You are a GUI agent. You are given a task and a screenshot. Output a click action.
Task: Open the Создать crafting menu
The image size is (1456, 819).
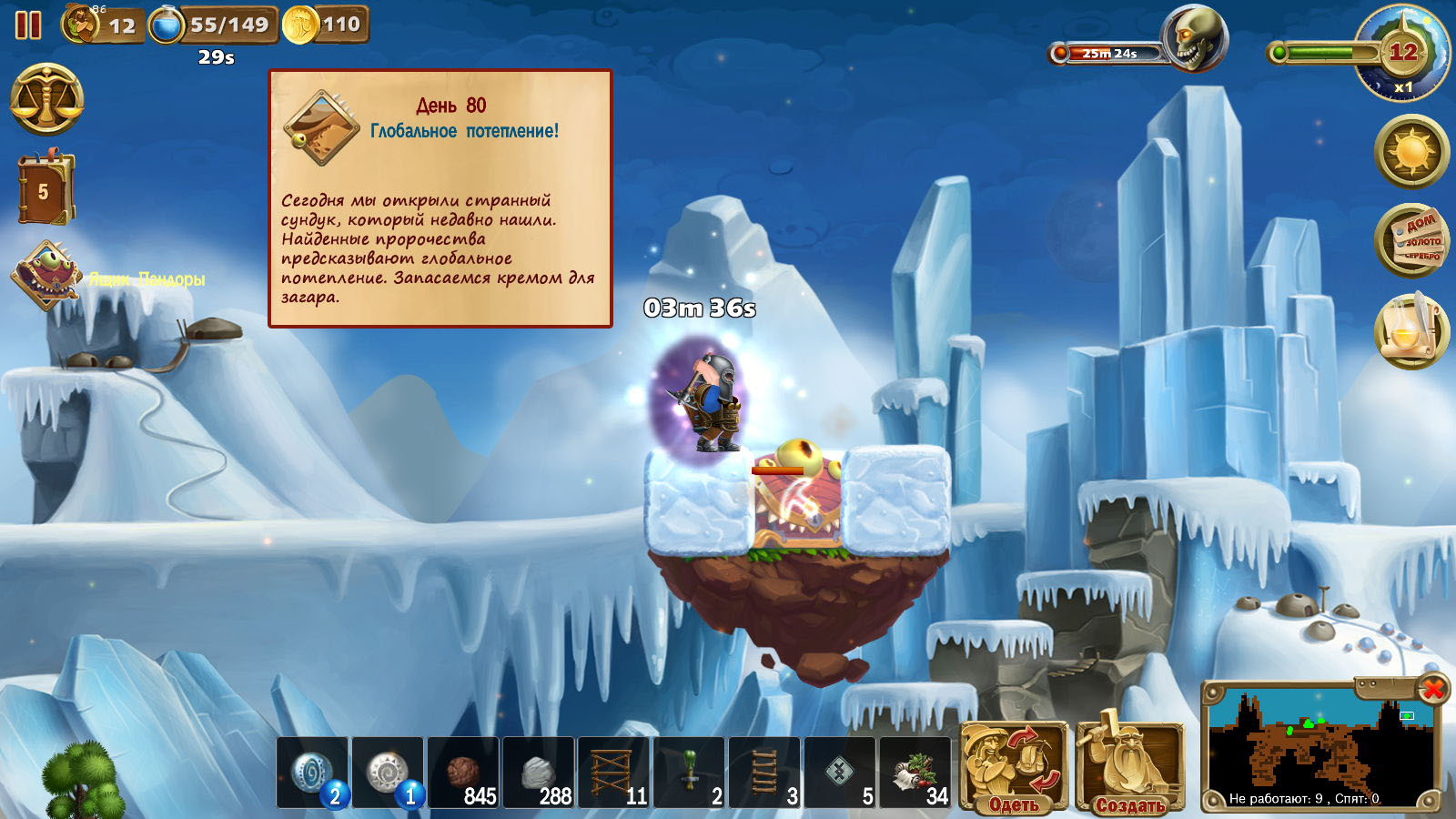1130,766
